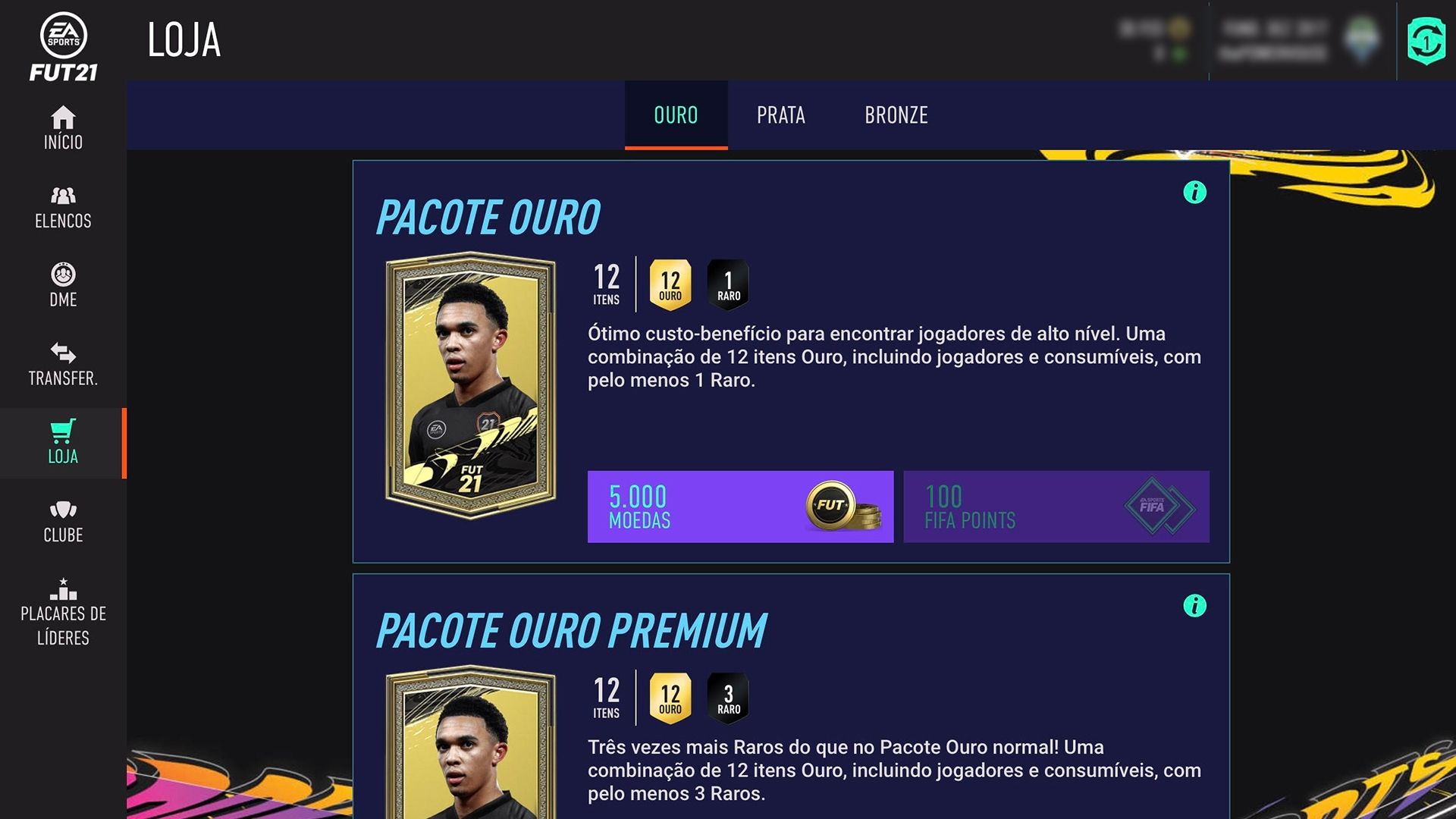Open the info icon on Pacote Ouro Premium
Image resolution: width=1456 pixels, height=819 pixels.
click(1195, 607)
